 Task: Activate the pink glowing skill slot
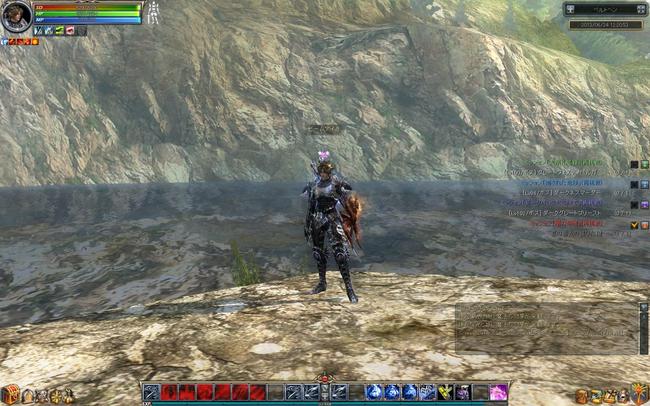[x=497, y=392]
